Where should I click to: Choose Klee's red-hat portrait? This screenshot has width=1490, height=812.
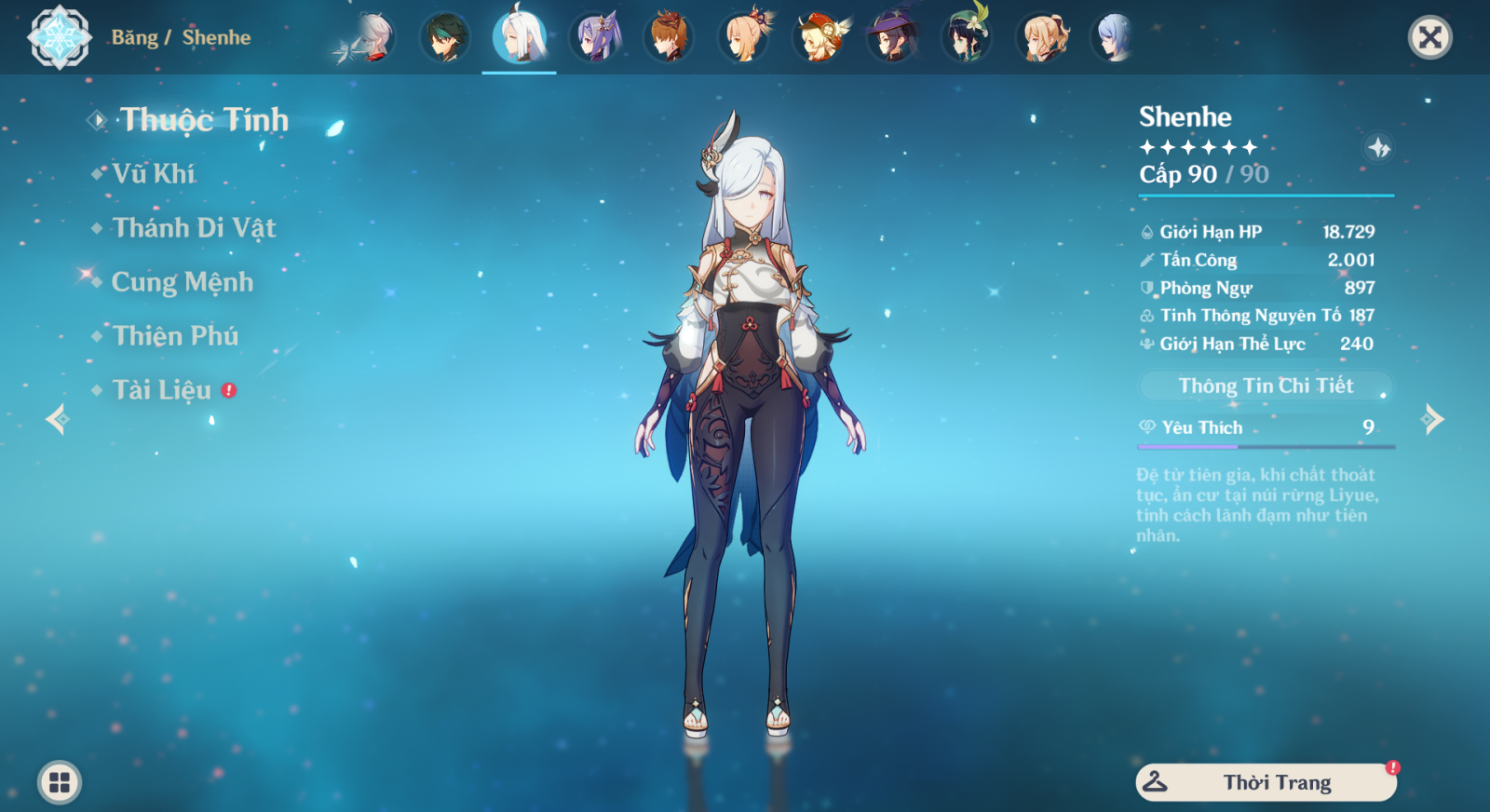point(819,38)
